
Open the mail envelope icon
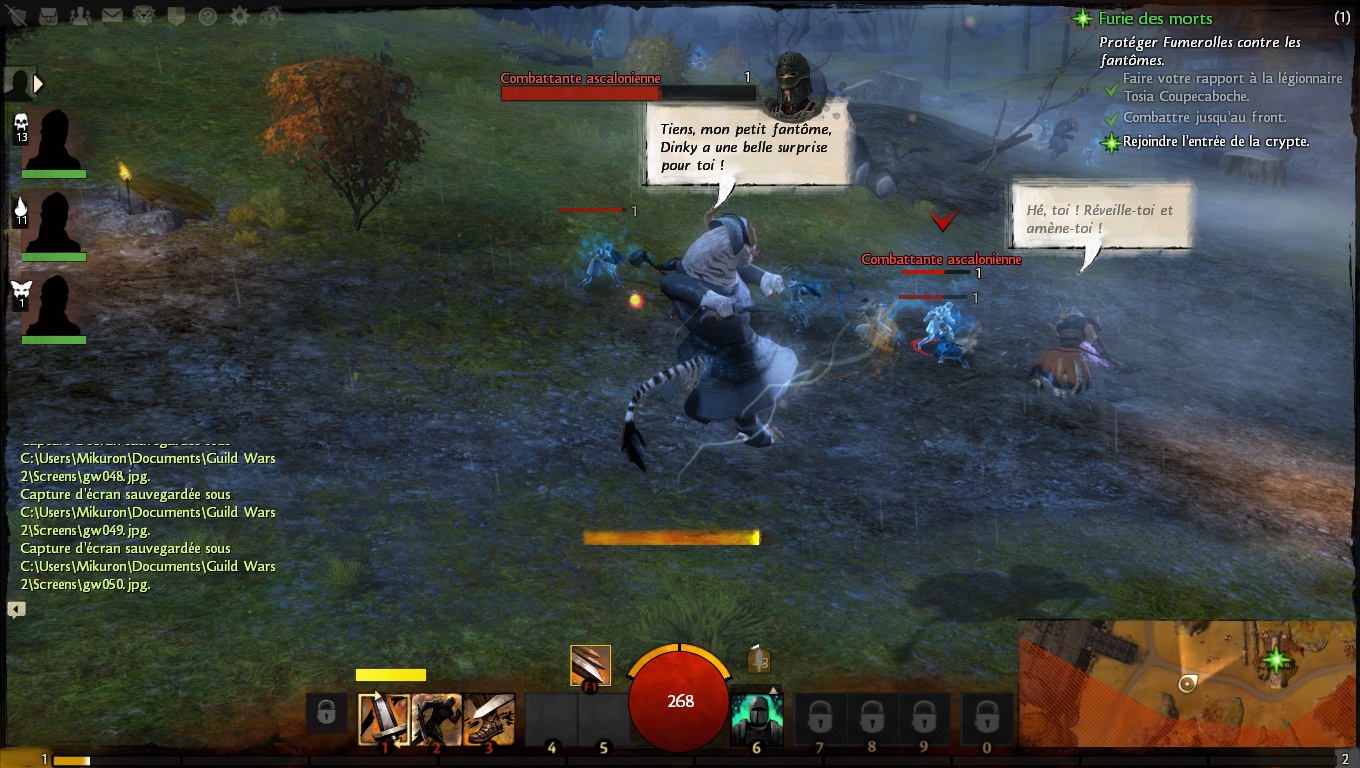point(112,15)
